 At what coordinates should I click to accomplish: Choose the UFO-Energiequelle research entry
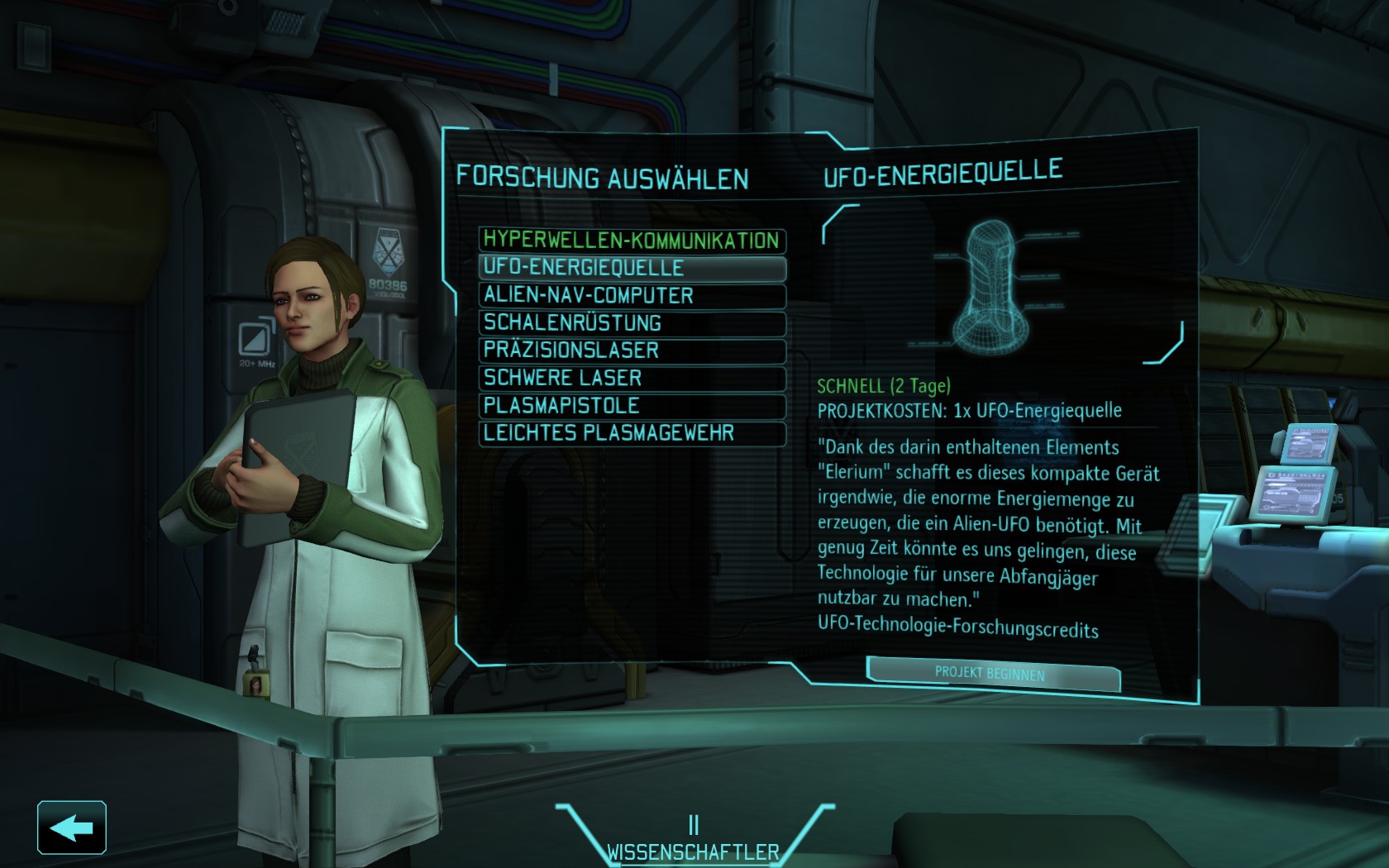tap(632, 268)
